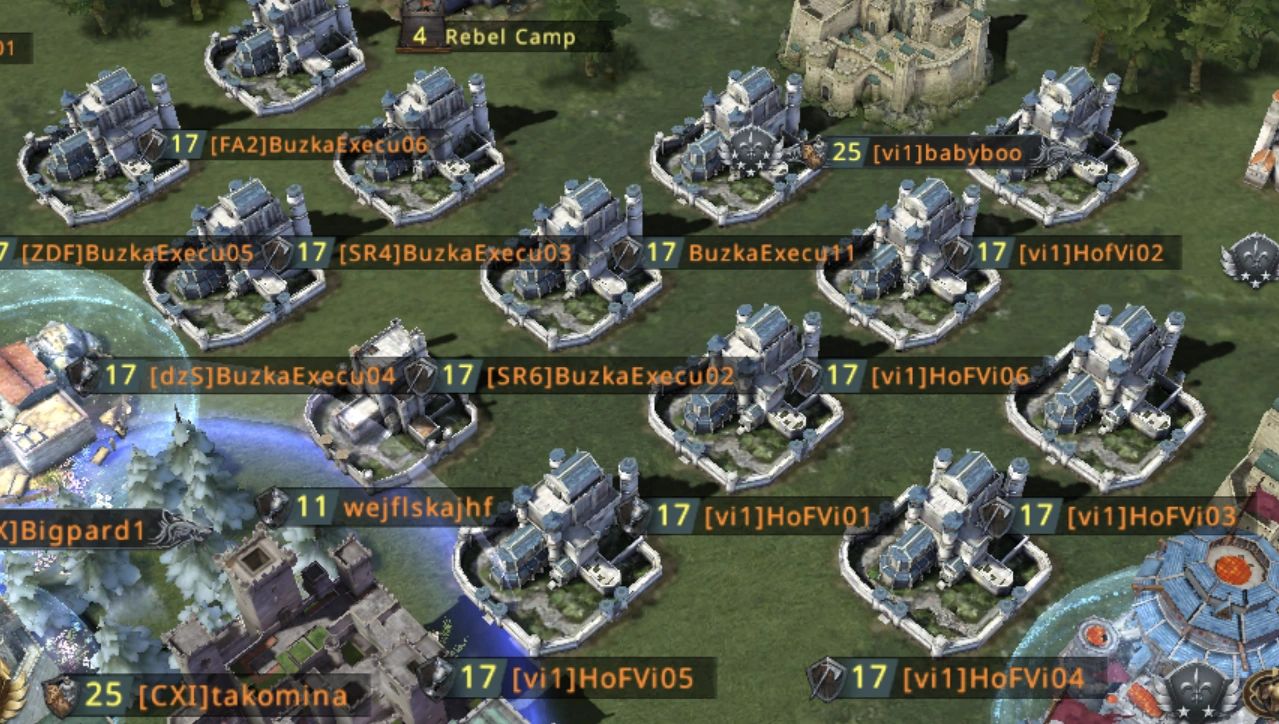The height and width of the screenshot is (724, 1279).
Task: Select the [CXI]takomina level 25 label
Action: click(x=243, y=695)
